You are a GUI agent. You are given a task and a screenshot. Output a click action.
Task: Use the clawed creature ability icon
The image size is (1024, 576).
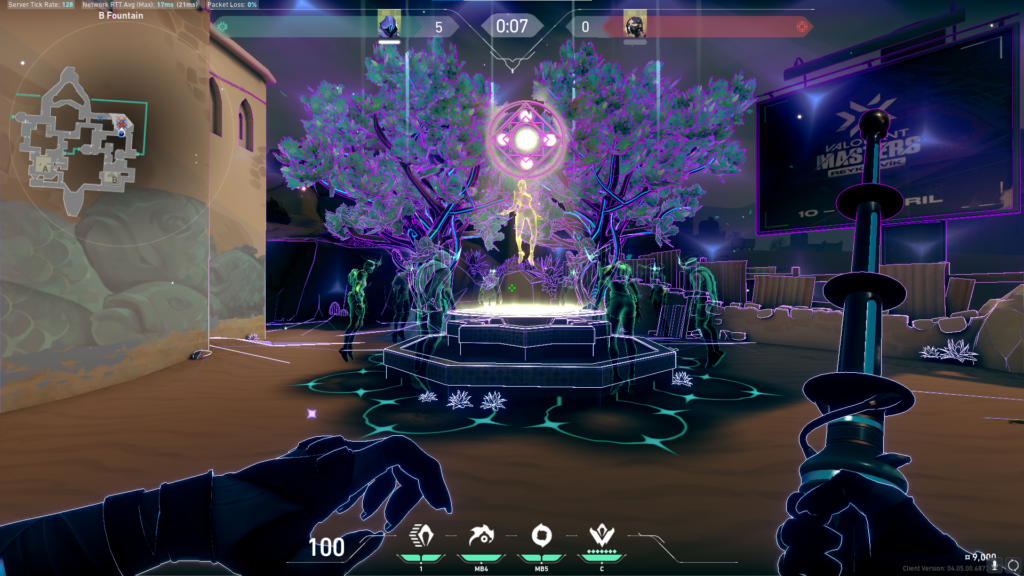click(x=477, y=536)
